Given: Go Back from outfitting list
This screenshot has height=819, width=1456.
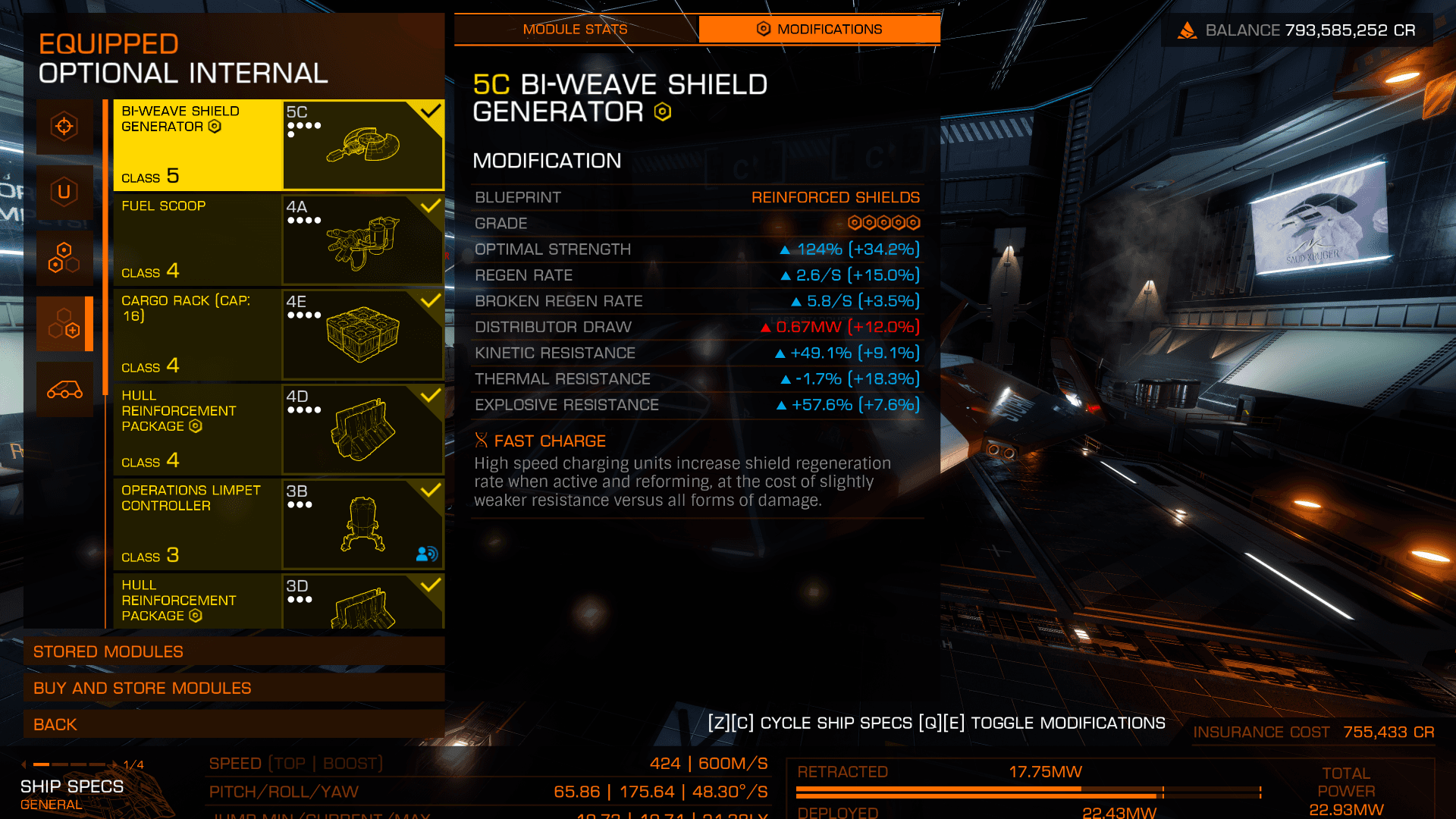Looking at the screenshot, I should point(234,724).
